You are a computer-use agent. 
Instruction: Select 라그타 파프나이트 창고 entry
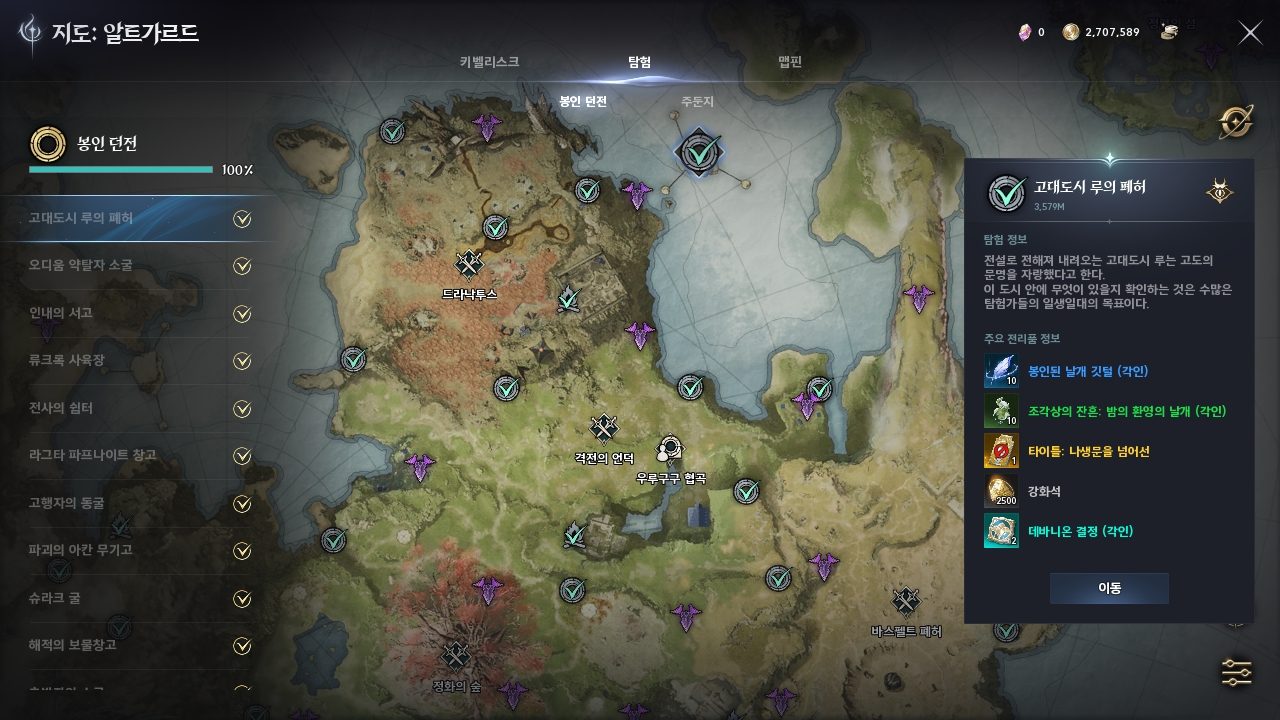[138, 455]
